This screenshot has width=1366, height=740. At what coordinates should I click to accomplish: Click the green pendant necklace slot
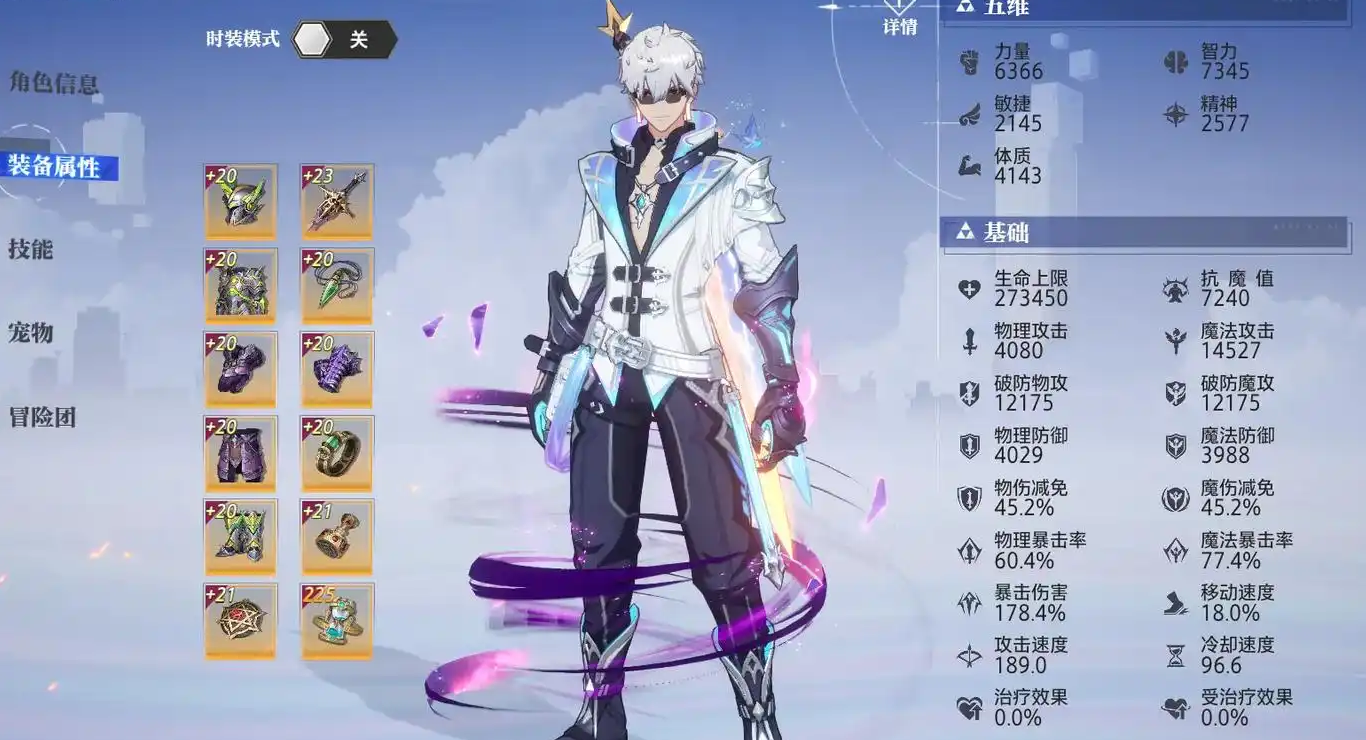coord(336,285)
